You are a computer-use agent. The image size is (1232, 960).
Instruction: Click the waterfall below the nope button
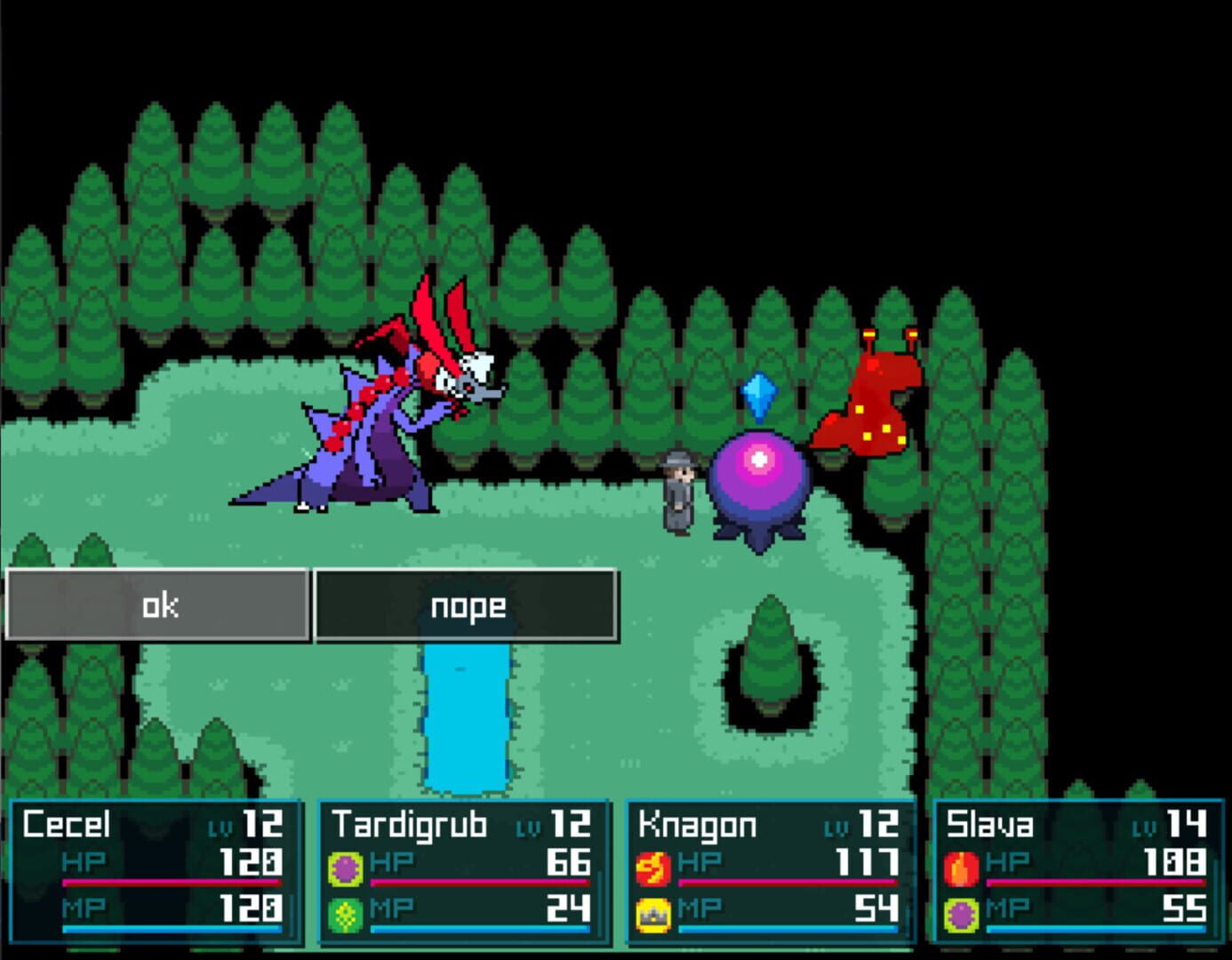tap(467, 720)
